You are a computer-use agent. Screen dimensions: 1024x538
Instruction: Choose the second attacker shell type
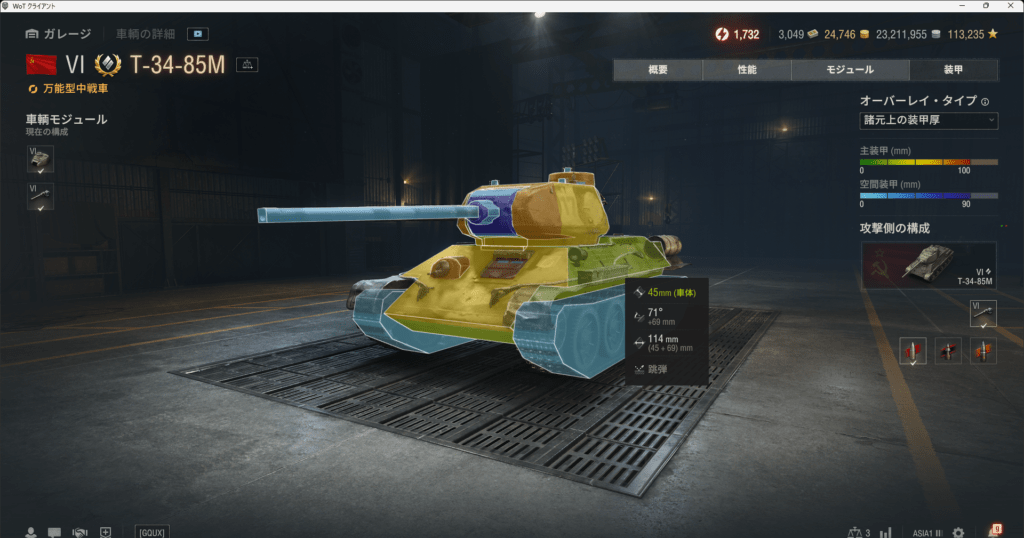coord(948,350)
